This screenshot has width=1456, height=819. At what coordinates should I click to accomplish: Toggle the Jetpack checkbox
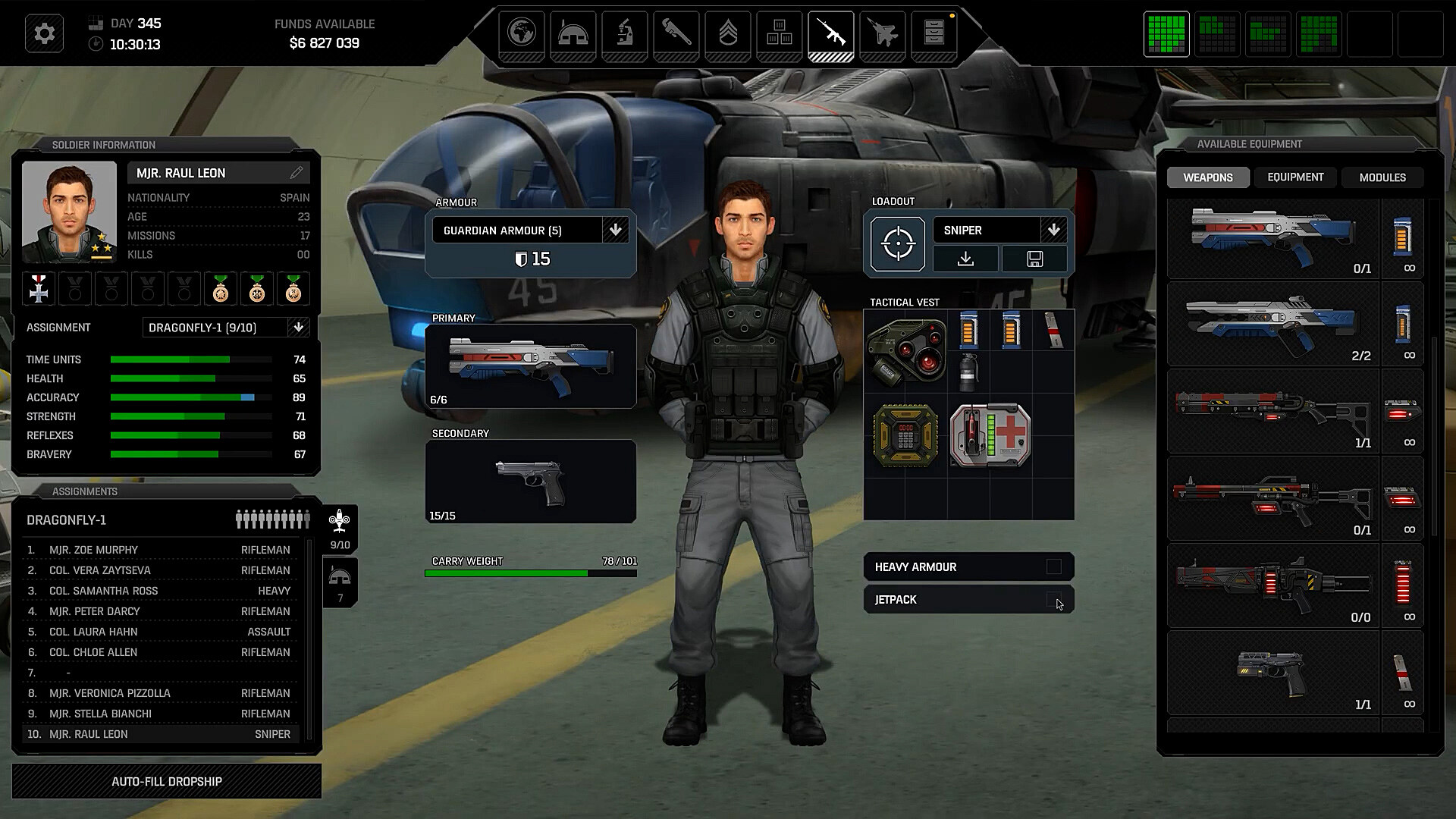coord(1053,599)
